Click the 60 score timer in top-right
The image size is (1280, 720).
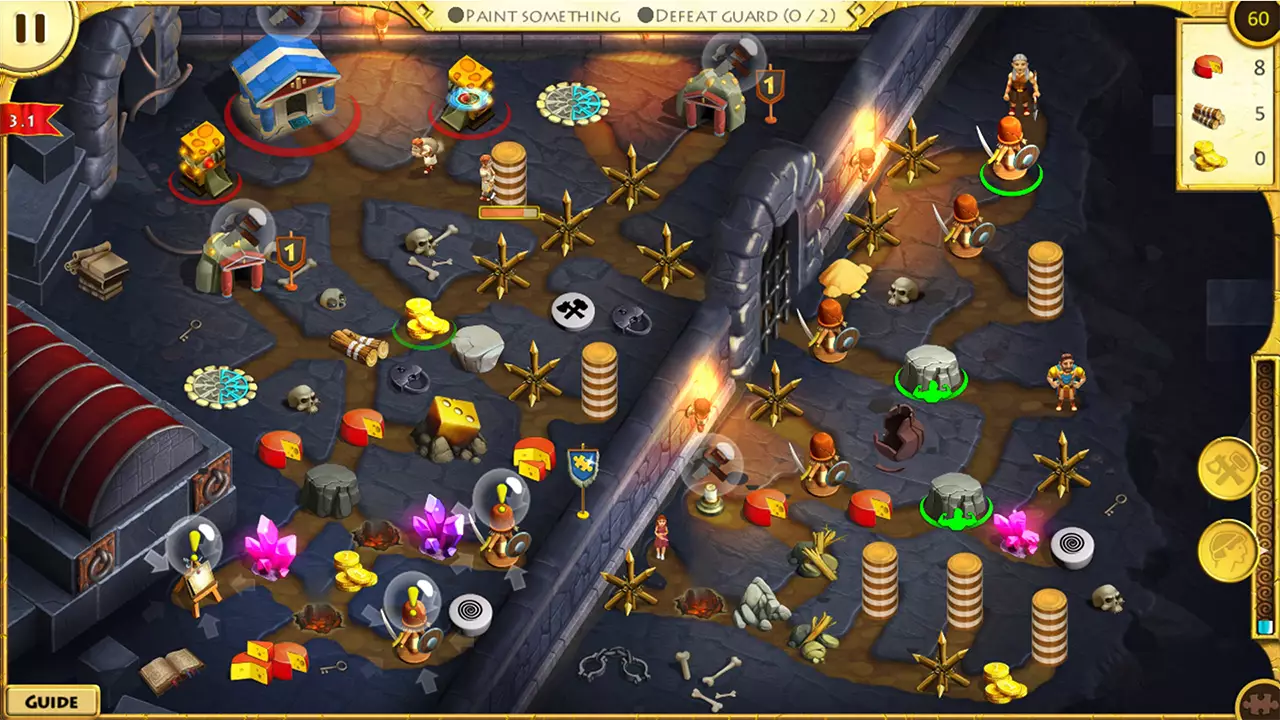click(1257, 17)
